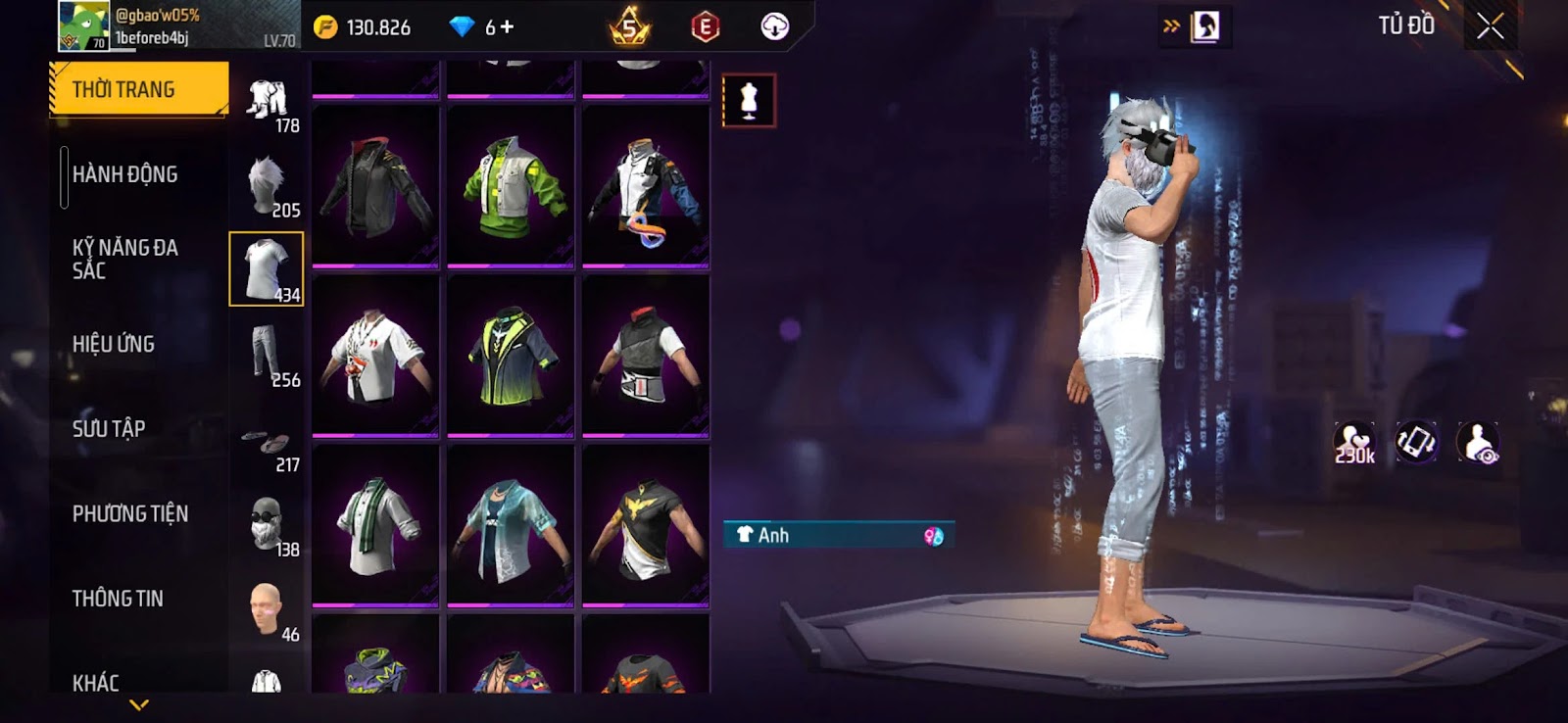Select the hair category with 205 items
1568x723 pixels.
tap(268, 185)
